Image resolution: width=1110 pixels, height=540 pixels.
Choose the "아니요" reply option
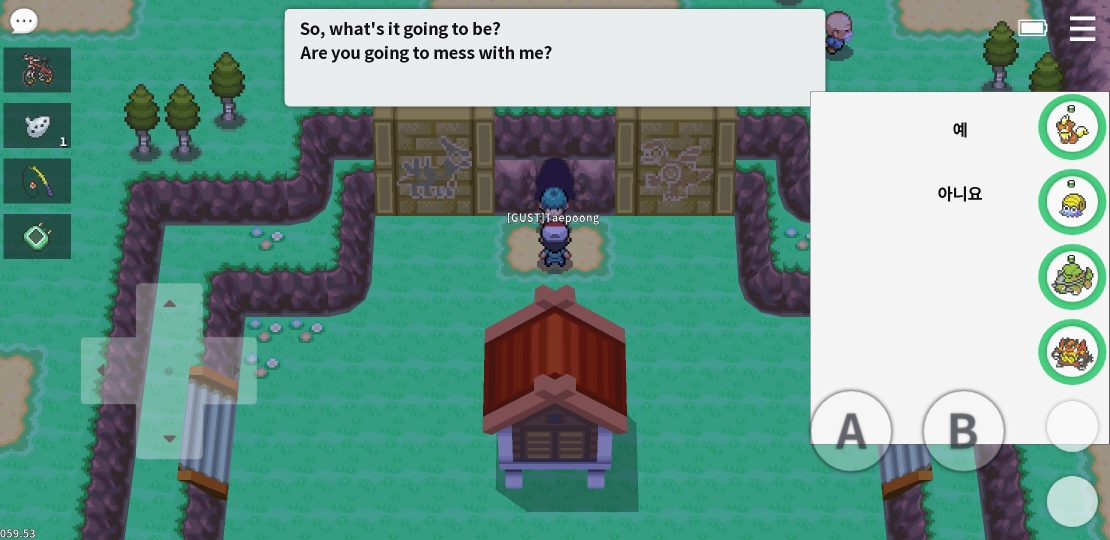point(960,194)
